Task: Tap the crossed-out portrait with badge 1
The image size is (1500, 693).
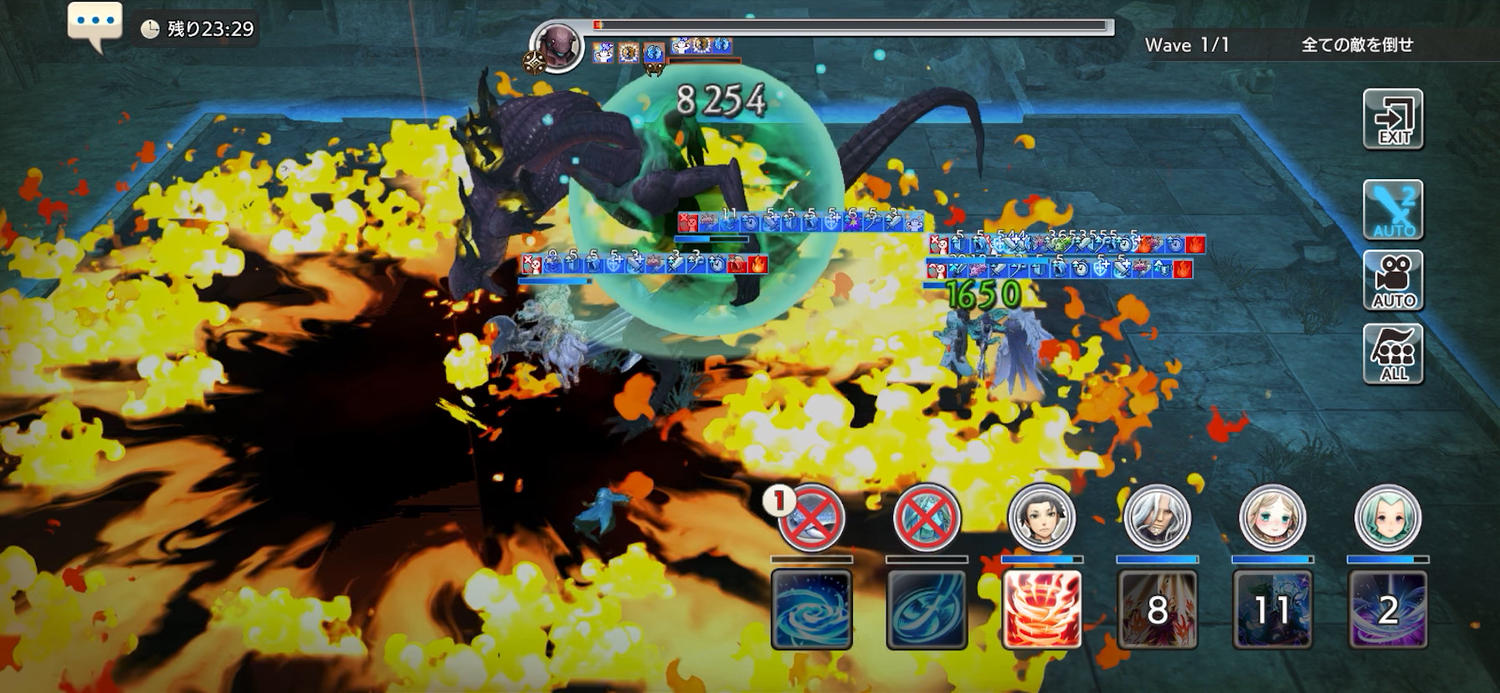Action: 811,518
